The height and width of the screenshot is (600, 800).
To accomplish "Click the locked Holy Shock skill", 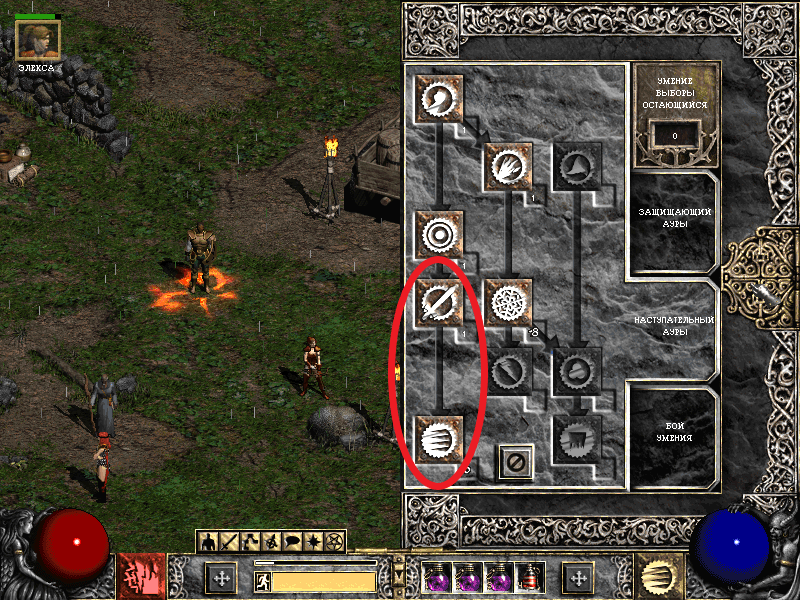I will (x=508, y=371).
